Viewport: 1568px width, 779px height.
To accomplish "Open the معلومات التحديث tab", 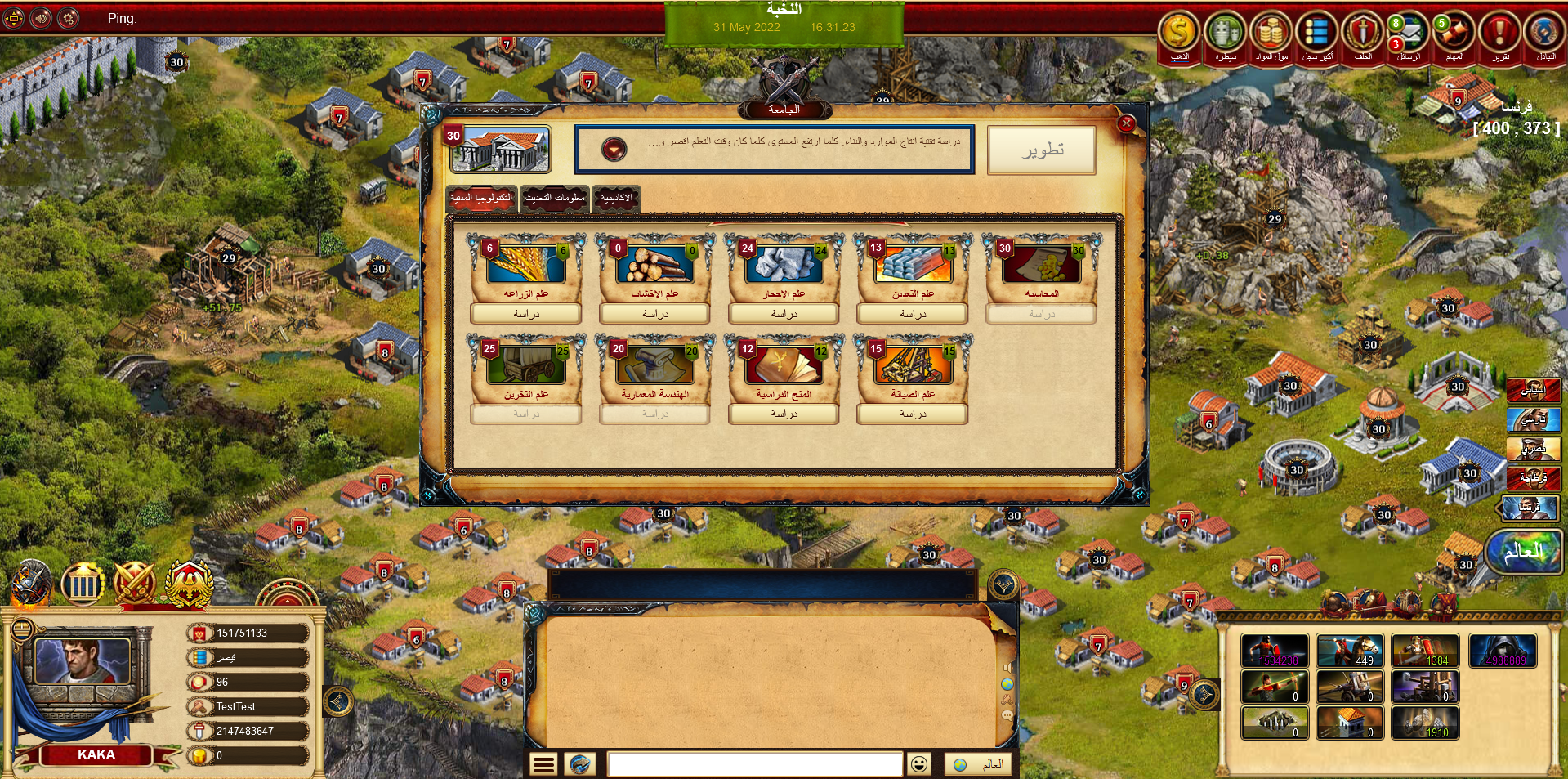I will pos(555,198).
